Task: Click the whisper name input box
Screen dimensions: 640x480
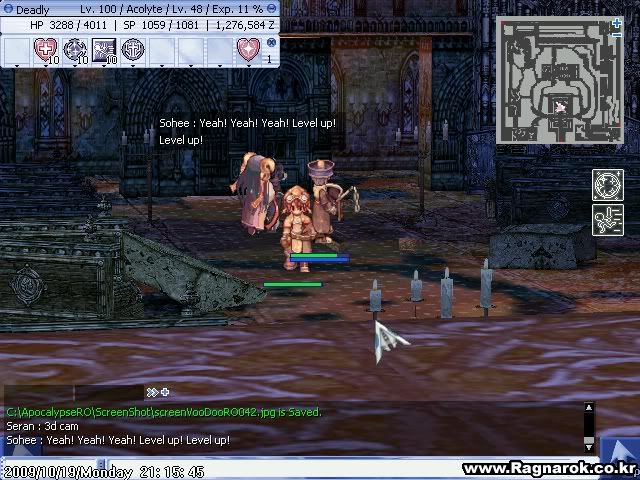Action: pos(40,392)
